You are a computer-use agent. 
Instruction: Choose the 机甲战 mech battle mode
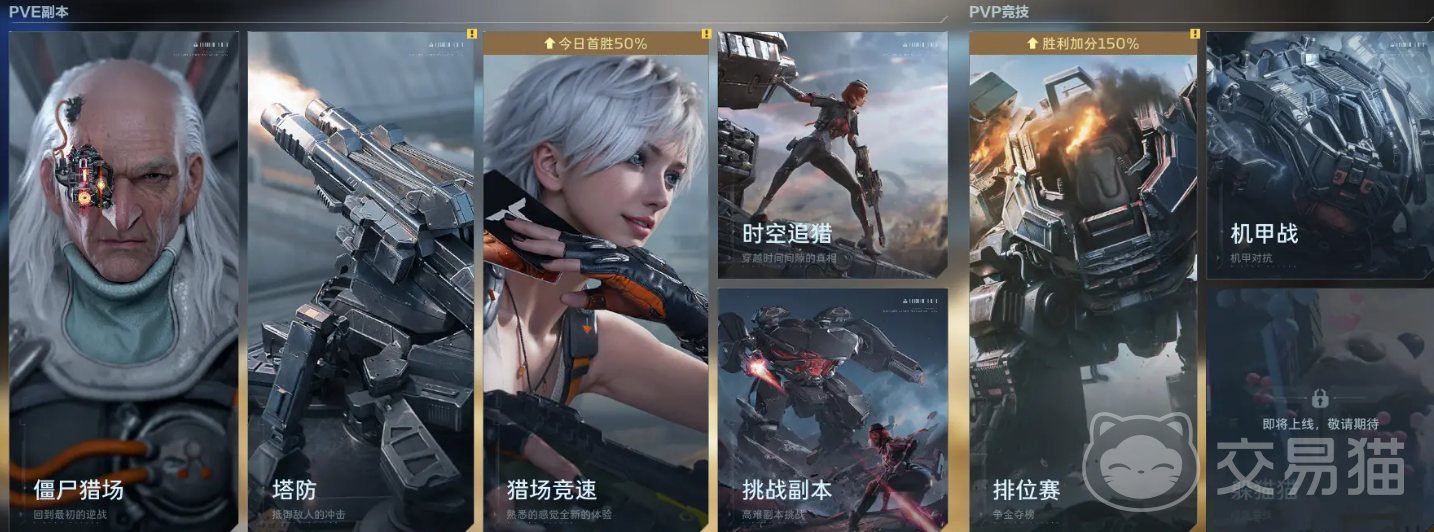(1319, 155)
